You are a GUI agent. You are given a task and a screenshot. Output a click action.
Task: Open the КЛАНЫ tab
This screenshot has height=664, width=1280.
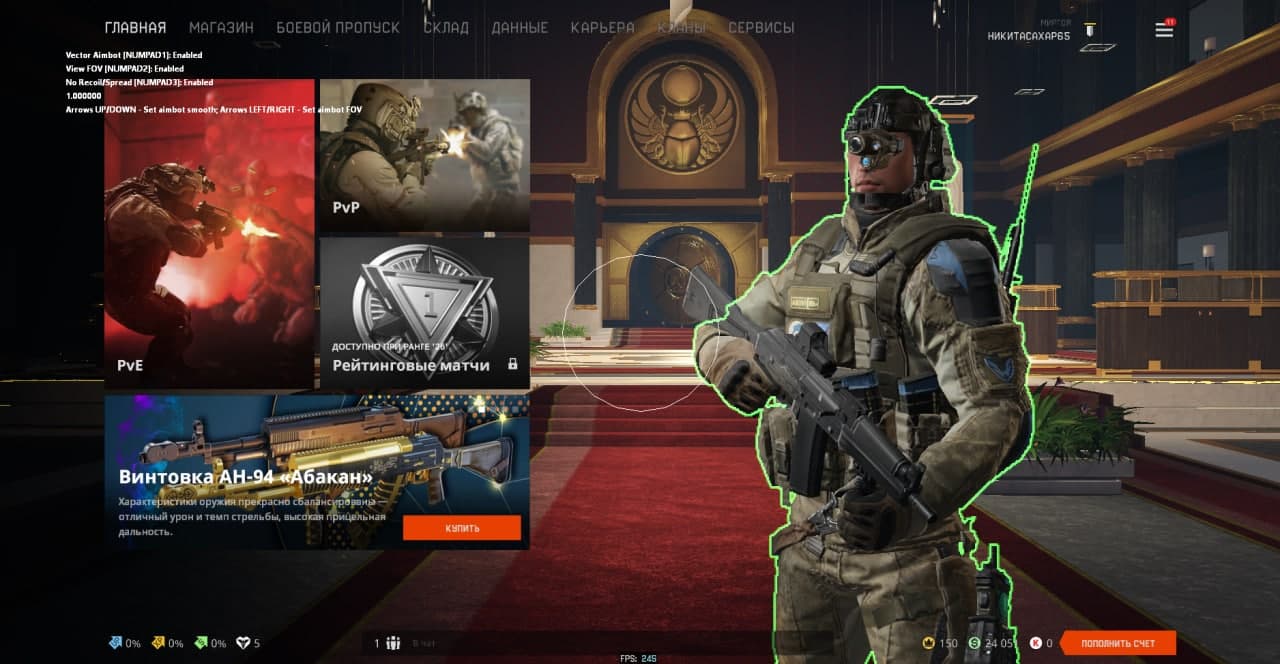click(x=681, y=28)
